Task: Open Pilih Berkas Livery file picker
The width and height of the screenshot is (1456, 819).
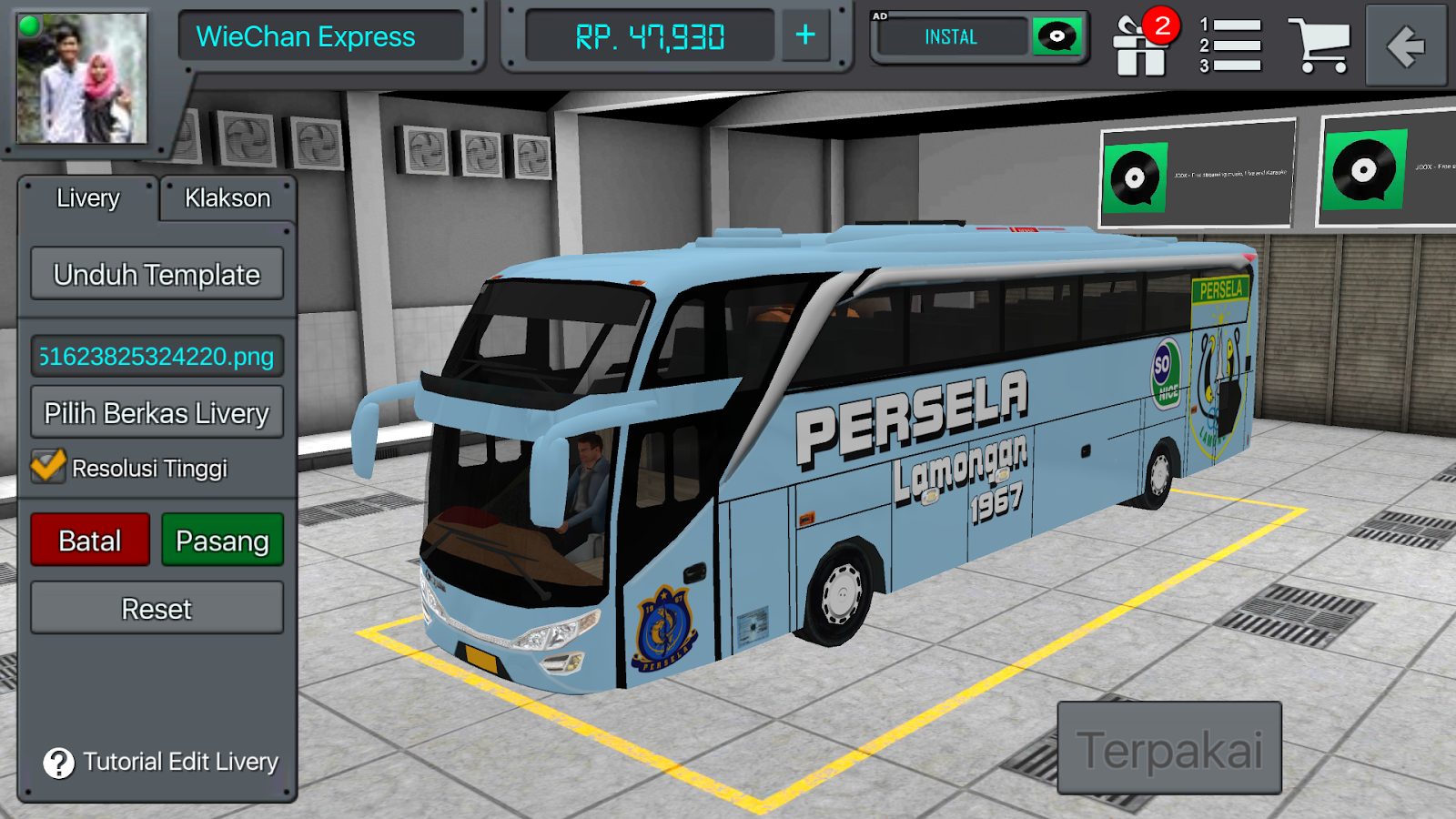Action: pyautogui.click(x=157, y=412)
